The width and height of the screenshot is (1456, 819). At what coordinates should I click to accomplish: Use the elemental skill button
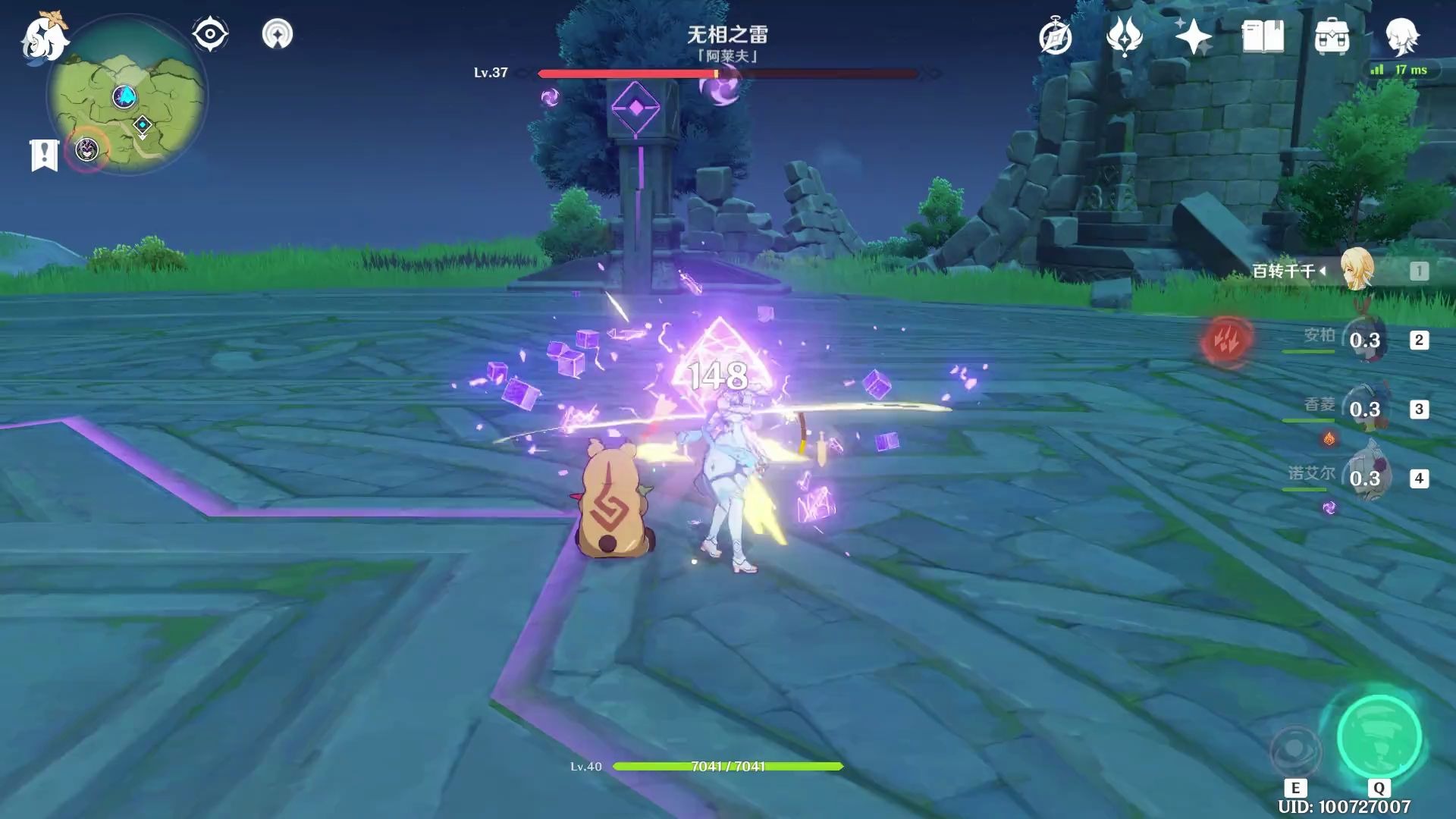(x=1295, y=752)
